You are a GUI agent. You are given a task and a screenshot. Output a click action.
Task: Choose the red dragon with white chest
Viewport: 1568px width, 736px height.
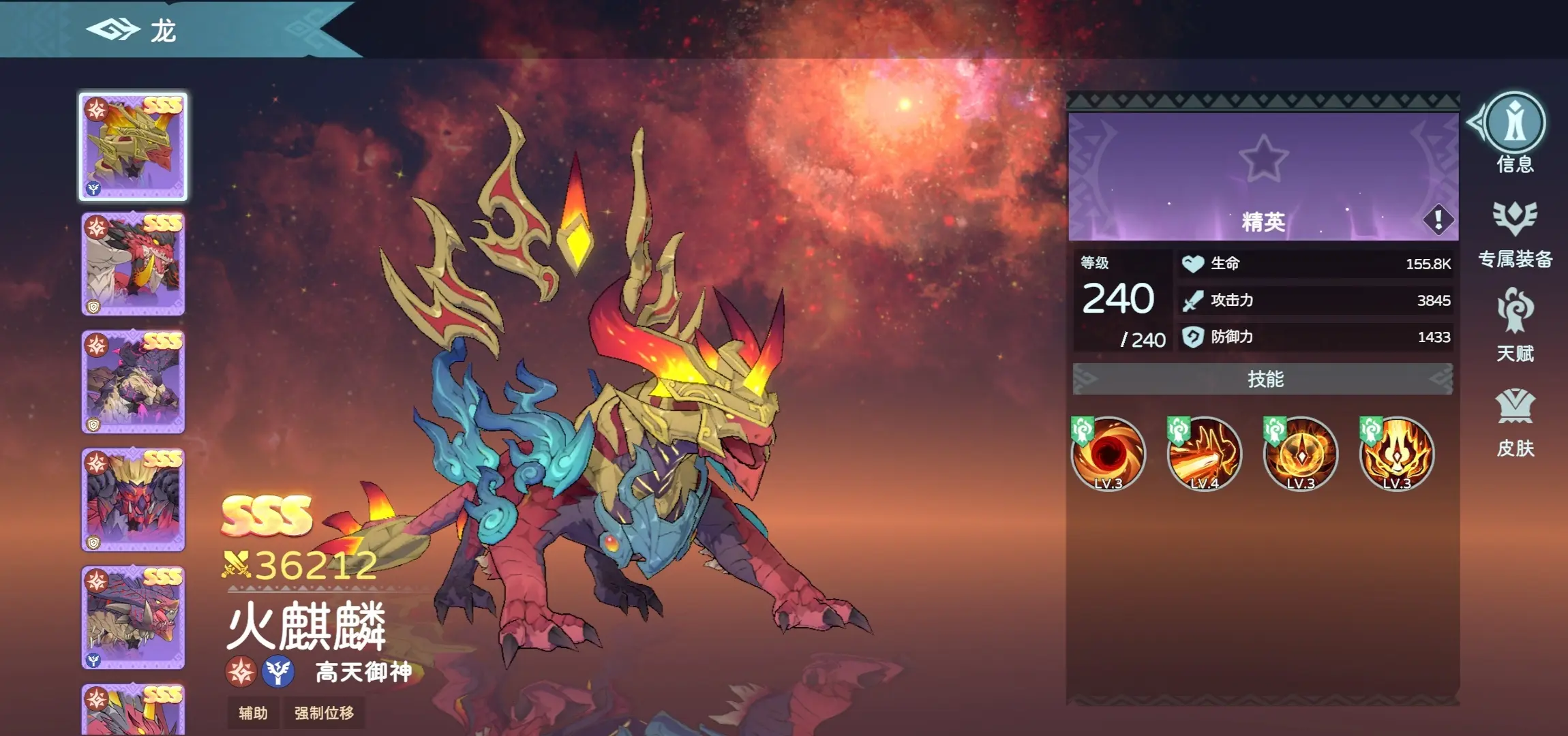134,264
